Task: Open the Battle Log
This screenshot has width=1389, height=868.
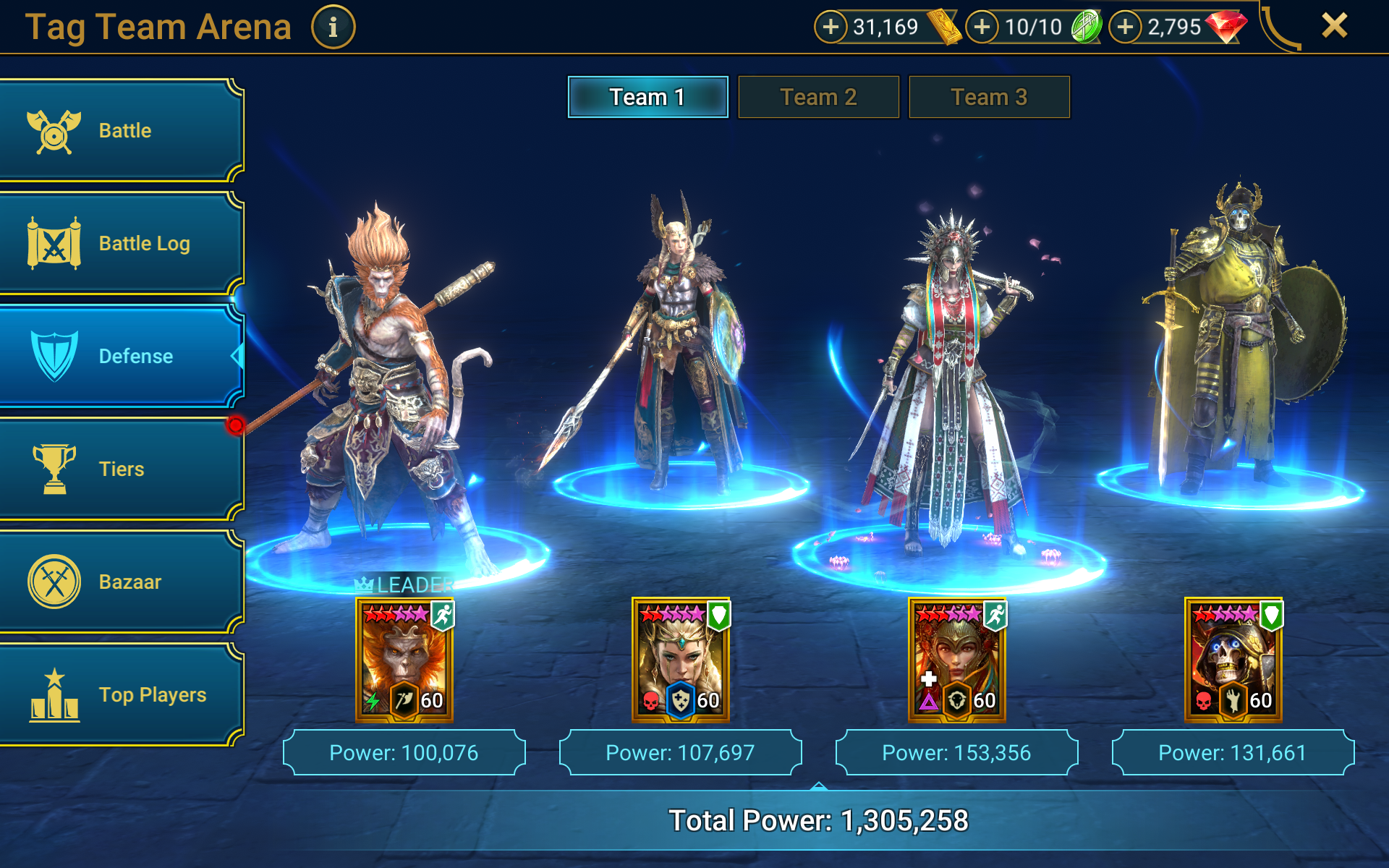Action: (122, 244)
